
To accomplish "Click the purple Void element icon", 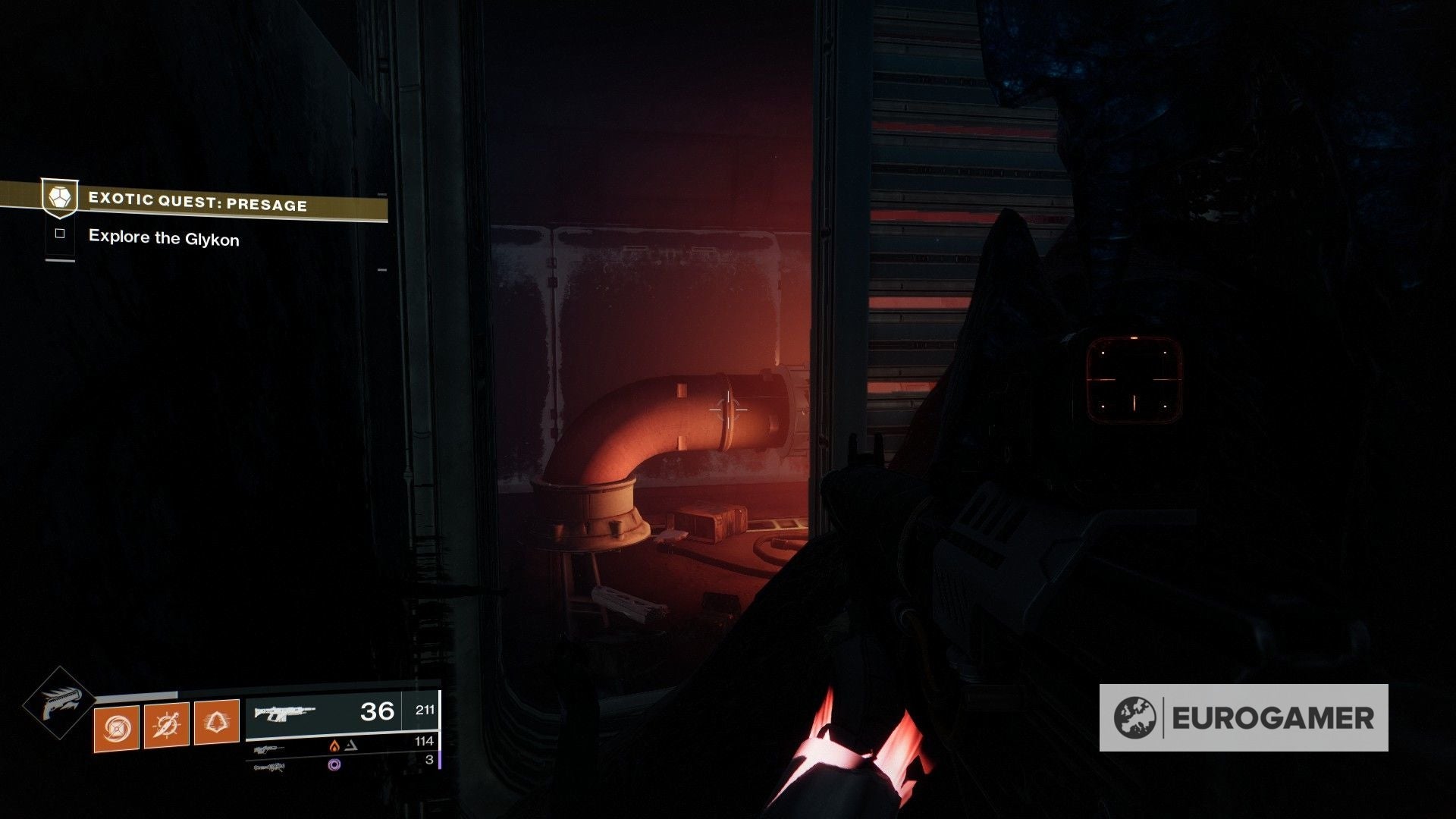I will tap(335, 765).
